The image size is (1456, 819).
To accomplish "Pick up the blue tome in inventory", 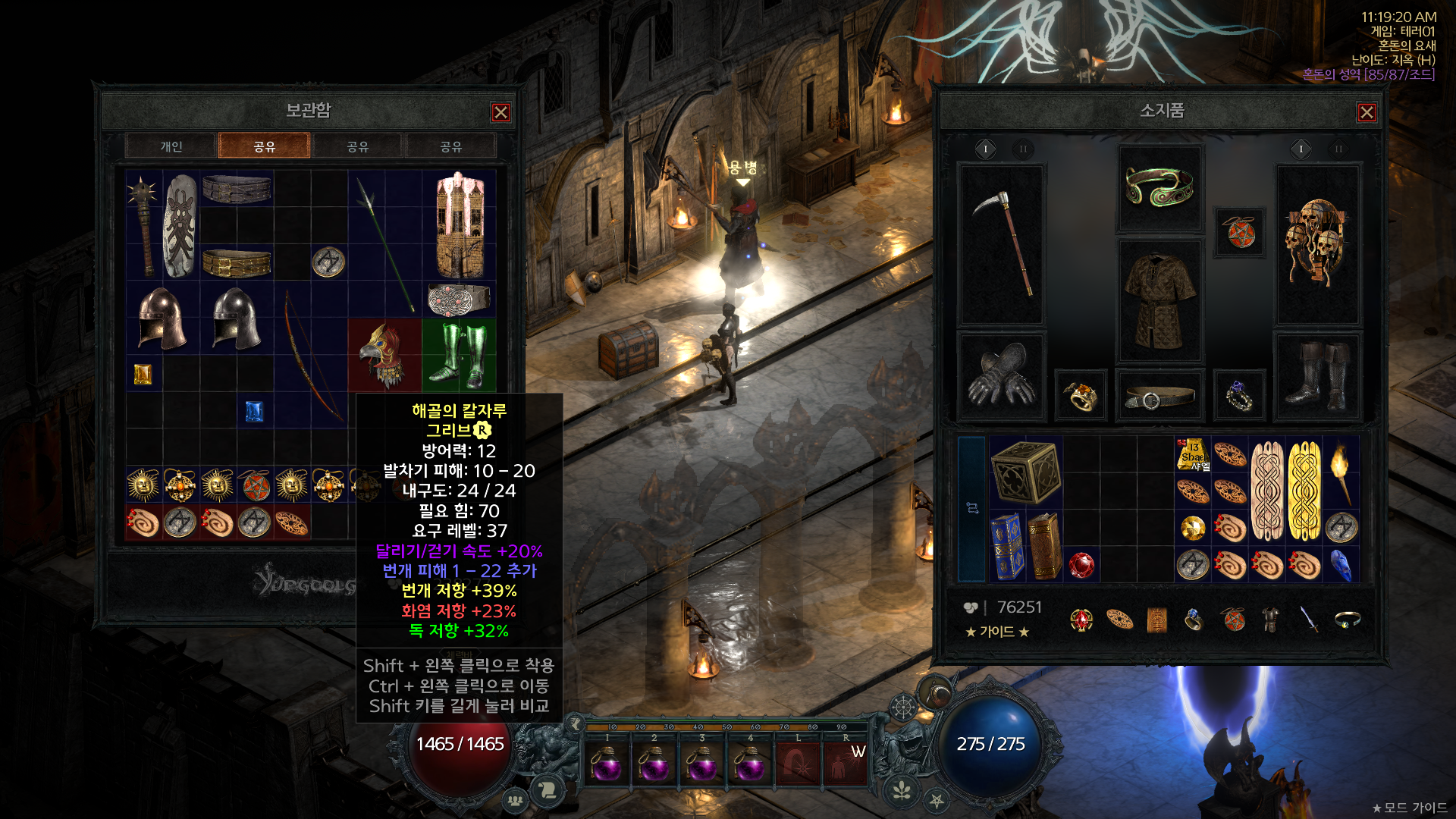I will point(1007,546).
